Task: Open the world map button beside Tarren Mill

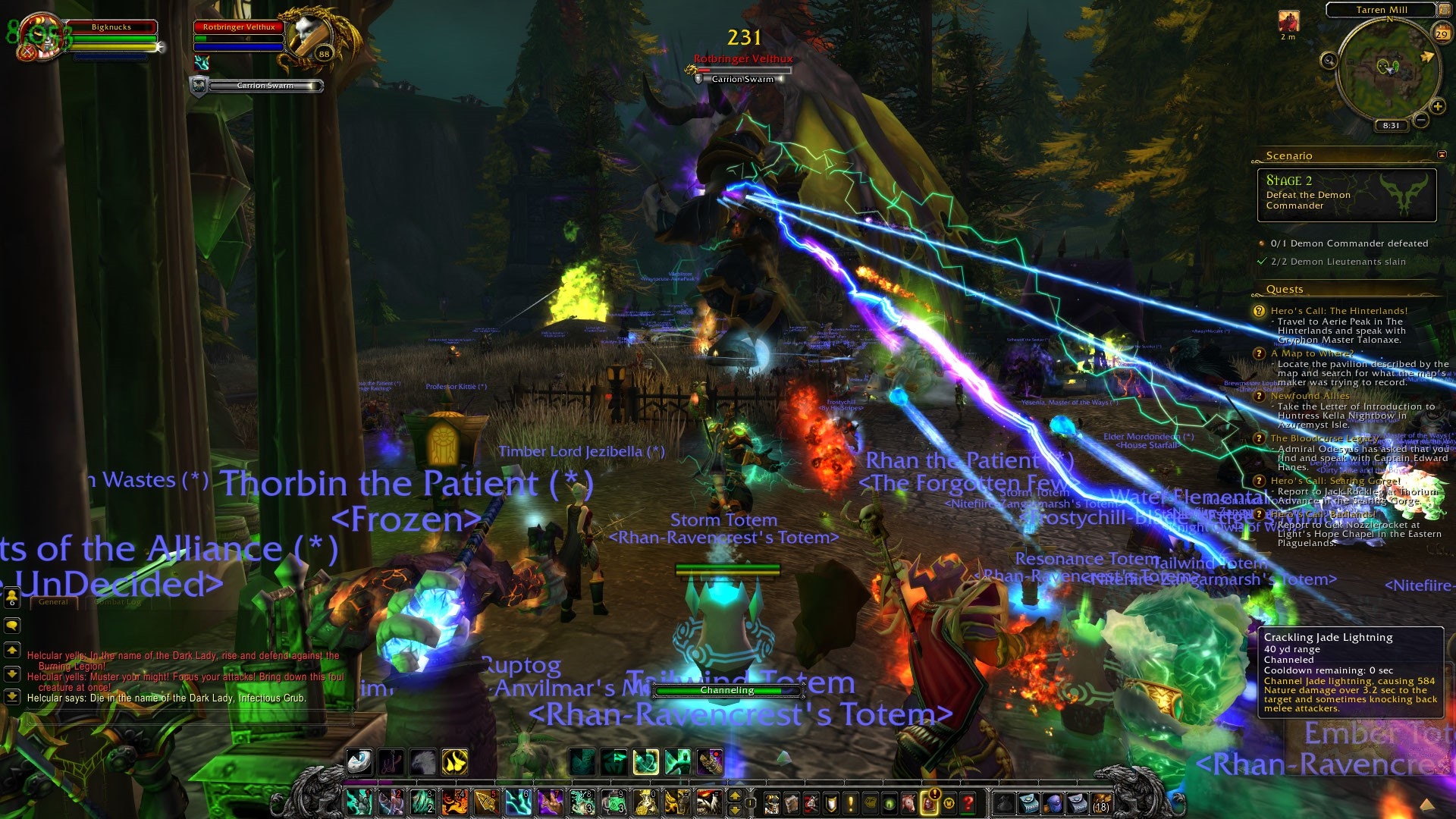Action: pos(1444,10)
